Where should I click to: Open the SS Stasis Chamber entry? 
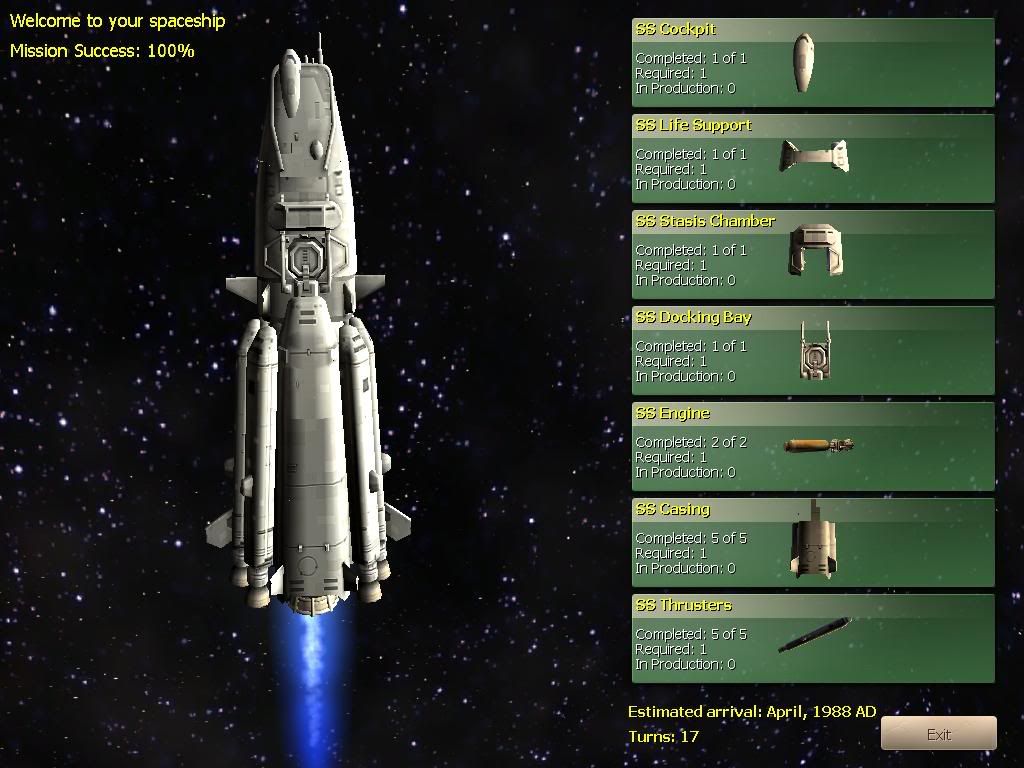[x=813, y=254]
